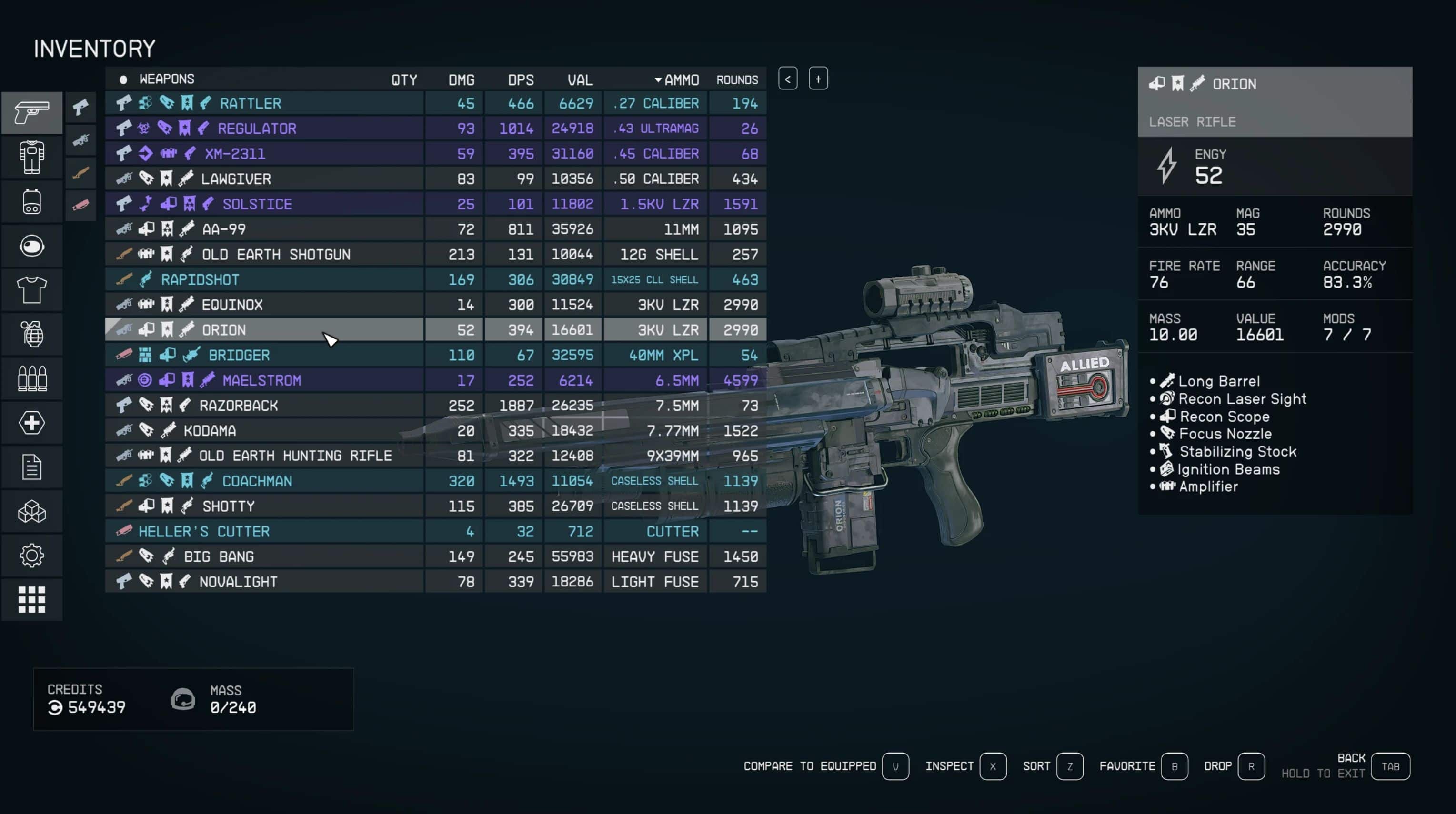The image size is (1456, 814).
Task: Choose the Razorback weapon entry
Action: 238,406
